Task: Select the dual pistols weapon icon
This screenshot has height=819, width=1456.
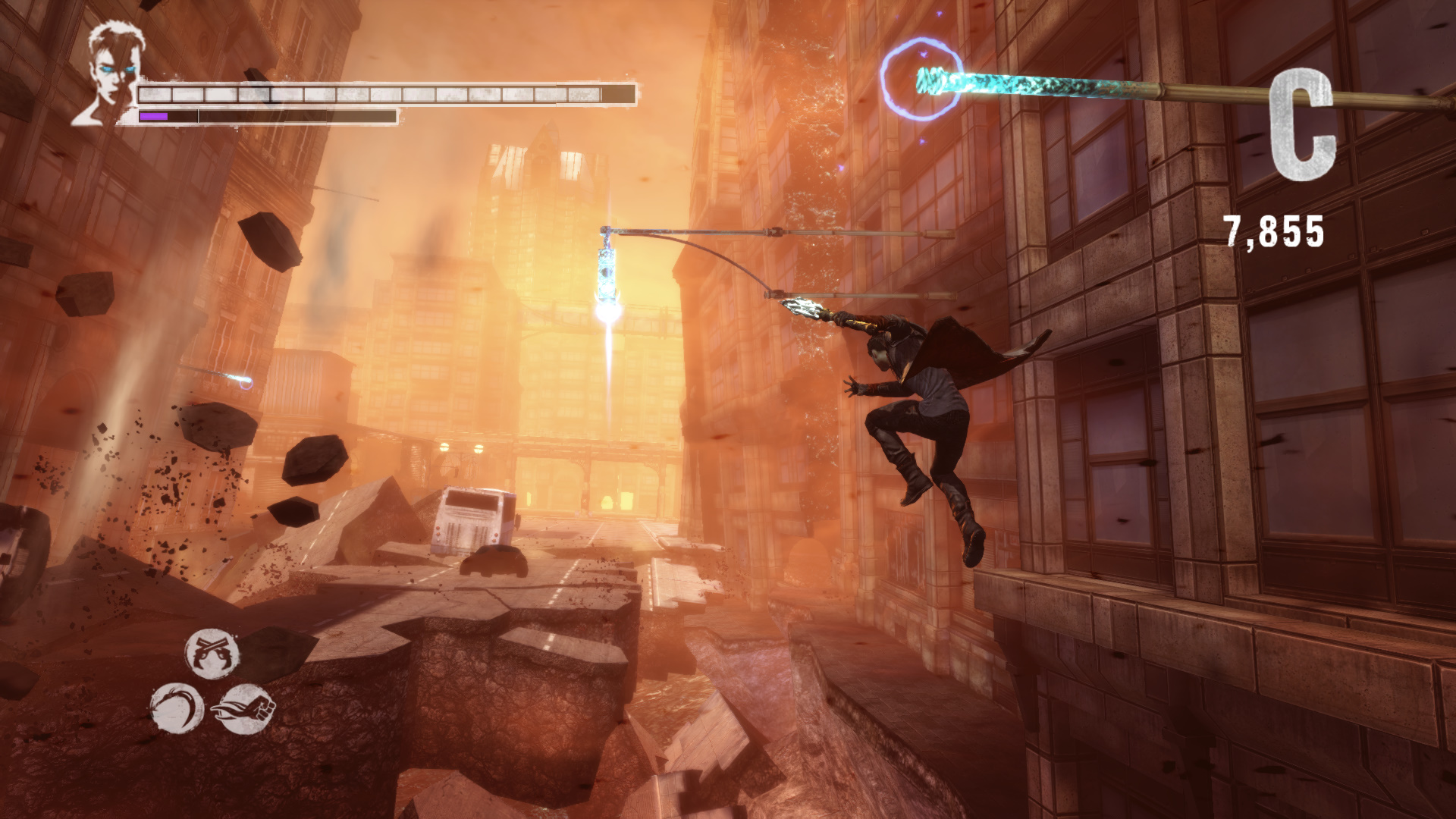Action: click(212, 653)
